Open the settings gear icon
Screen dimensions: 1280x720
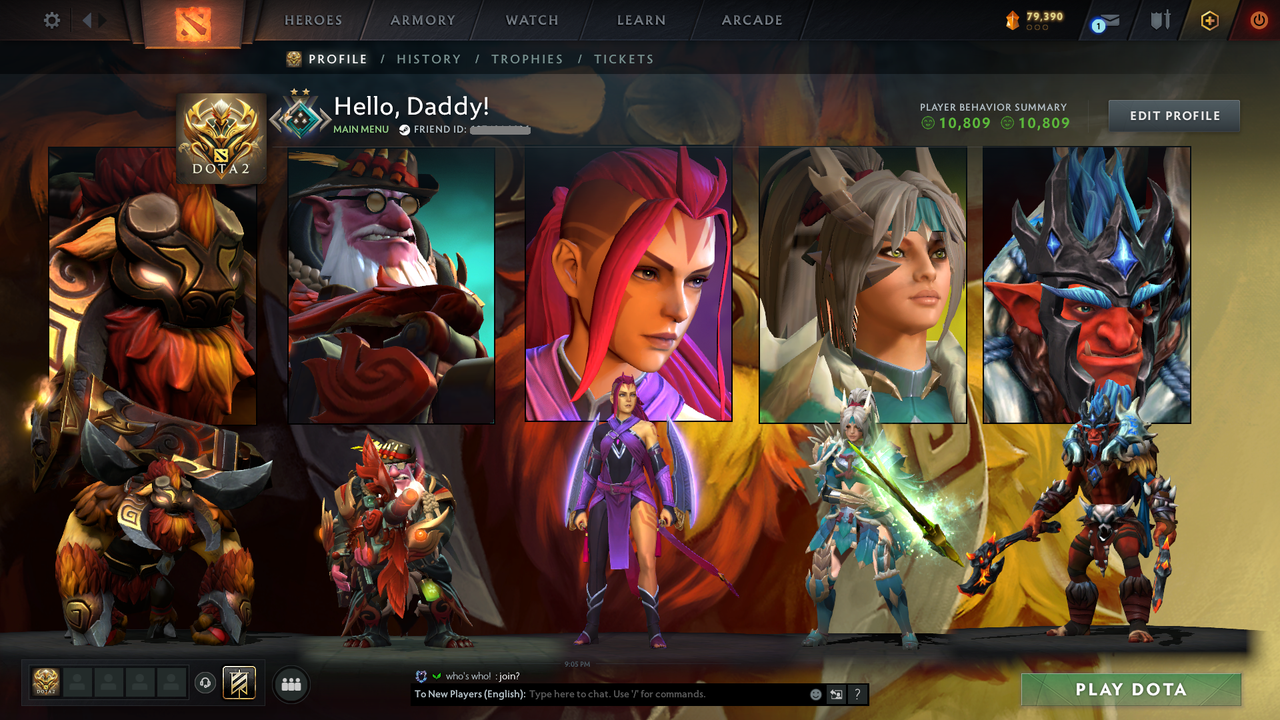(x=51, y=19)
